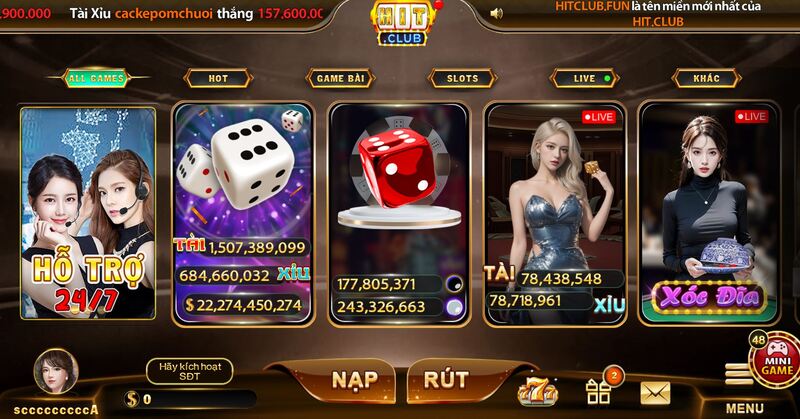This screenshot has height=419, width=800.
Task: Launch the white dice Tài Xỉu game
Action: (243, 213)
